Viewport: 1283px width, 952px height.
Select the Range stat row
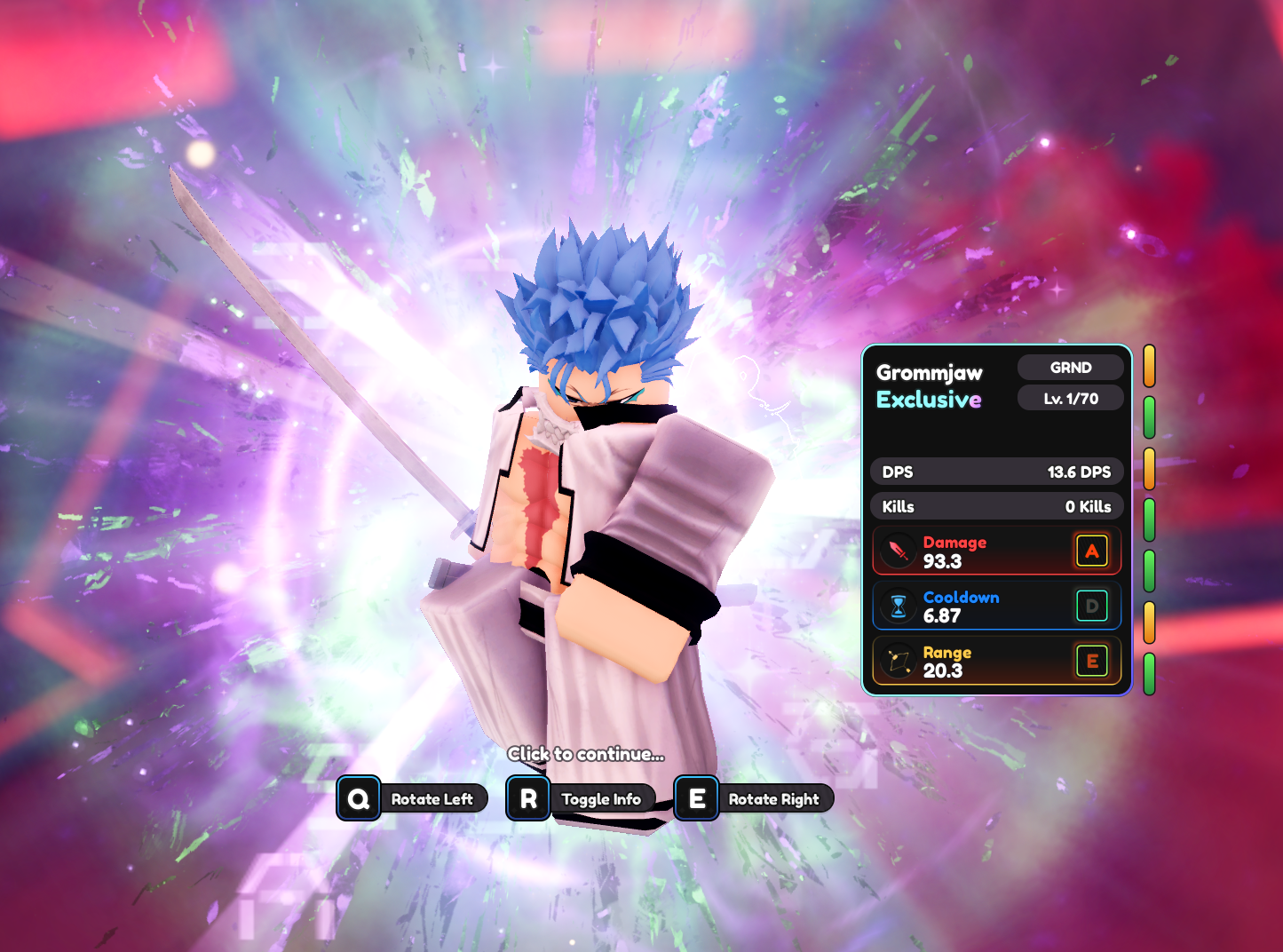click(995, 662)
